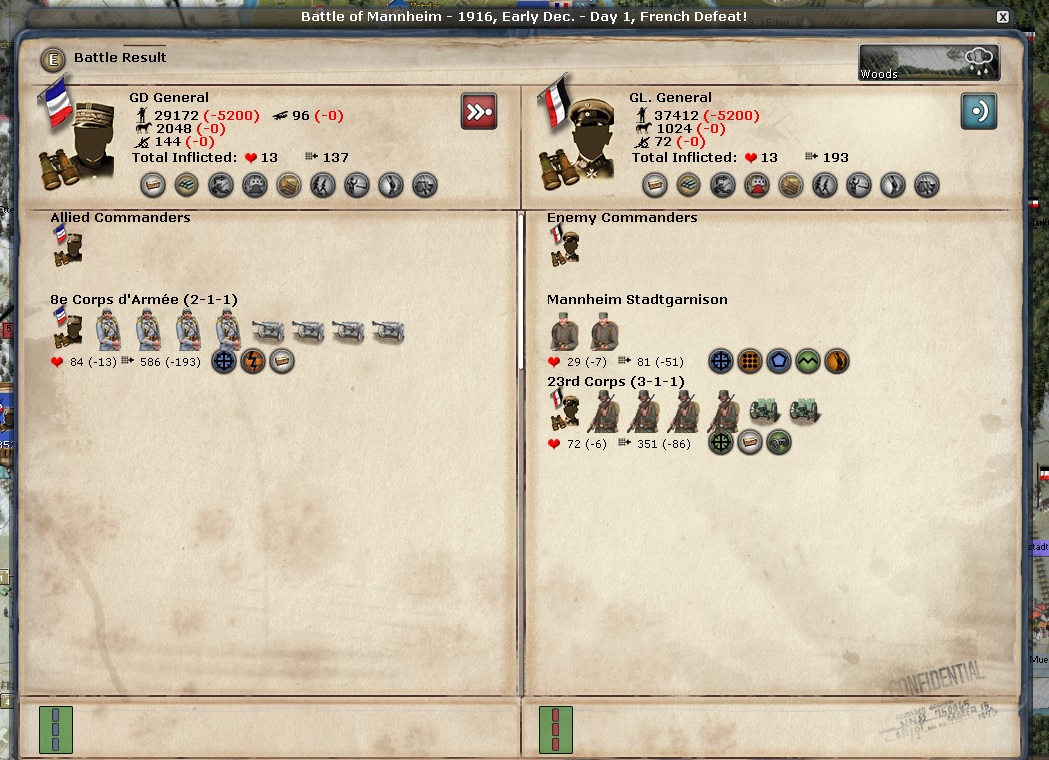Select the red assault posture icon
This screenshot has width=1049, height=760.
click(x=479, y=111)
